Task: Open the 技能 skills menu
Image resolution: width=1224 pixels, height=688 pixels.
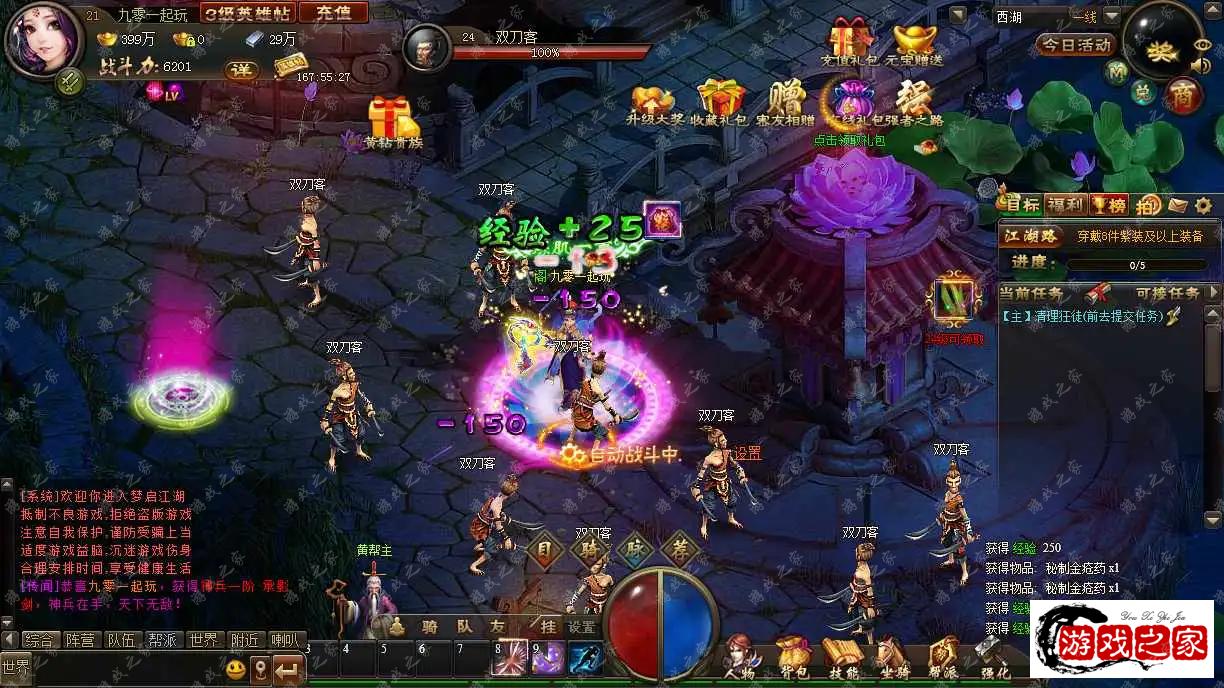Action: [843, 658]
